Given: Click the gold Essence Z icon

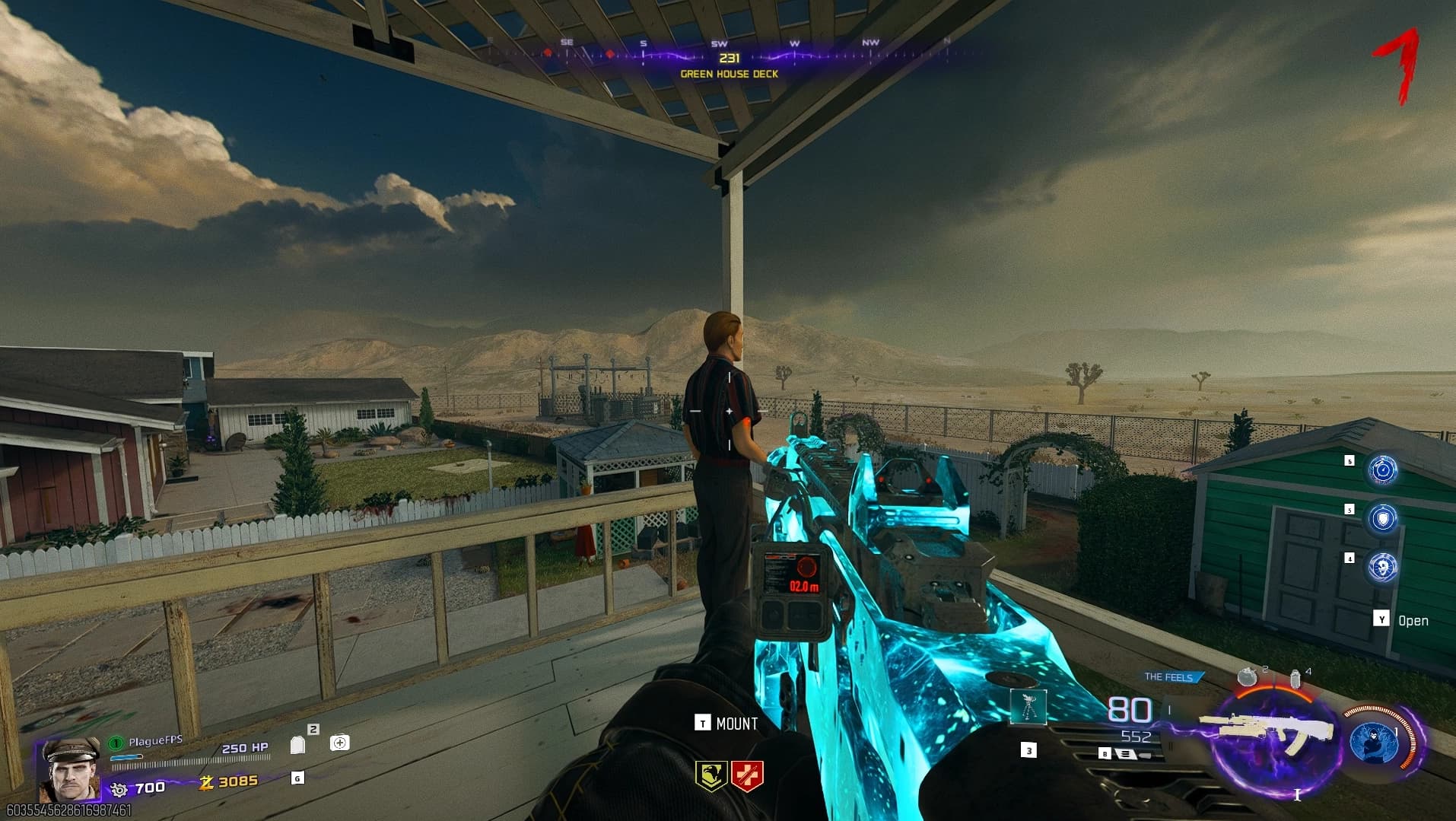Looking at the screenshot, I should [205, 781].
